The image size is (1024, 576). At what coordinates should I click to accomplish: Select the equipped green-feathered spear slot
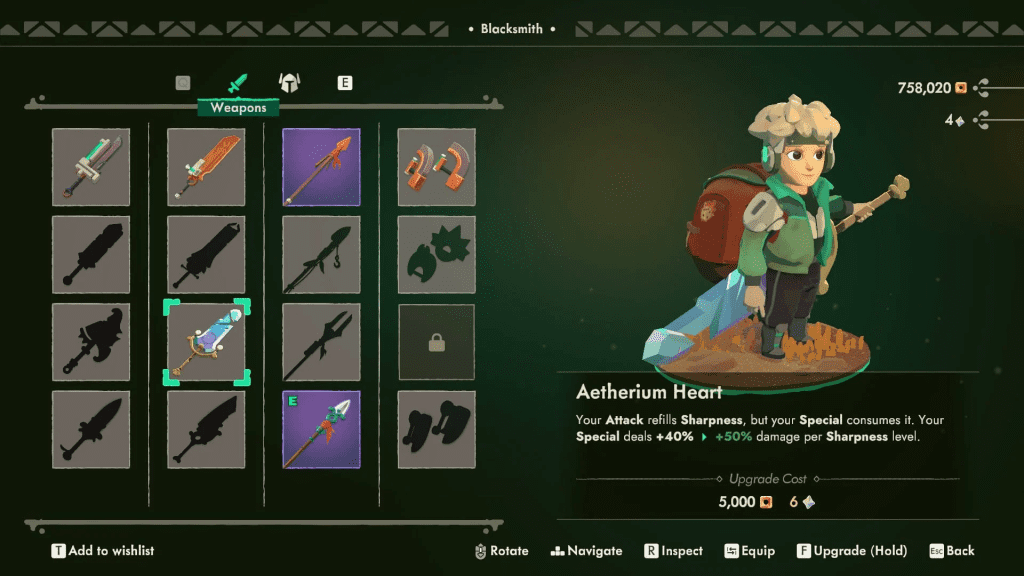point(321,430)
